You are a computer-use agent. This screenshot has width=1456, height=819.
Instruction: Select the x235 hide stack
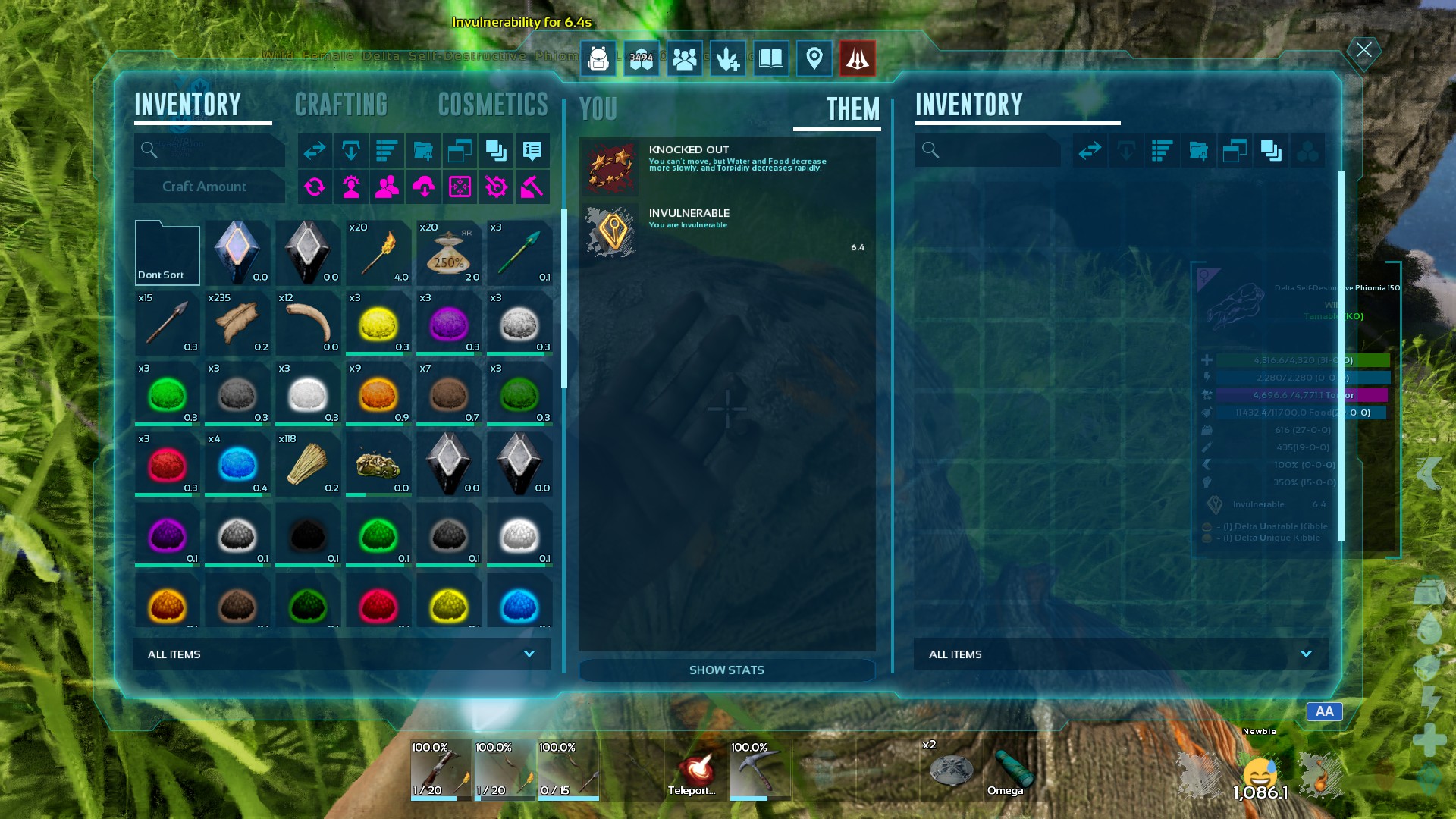237,323
